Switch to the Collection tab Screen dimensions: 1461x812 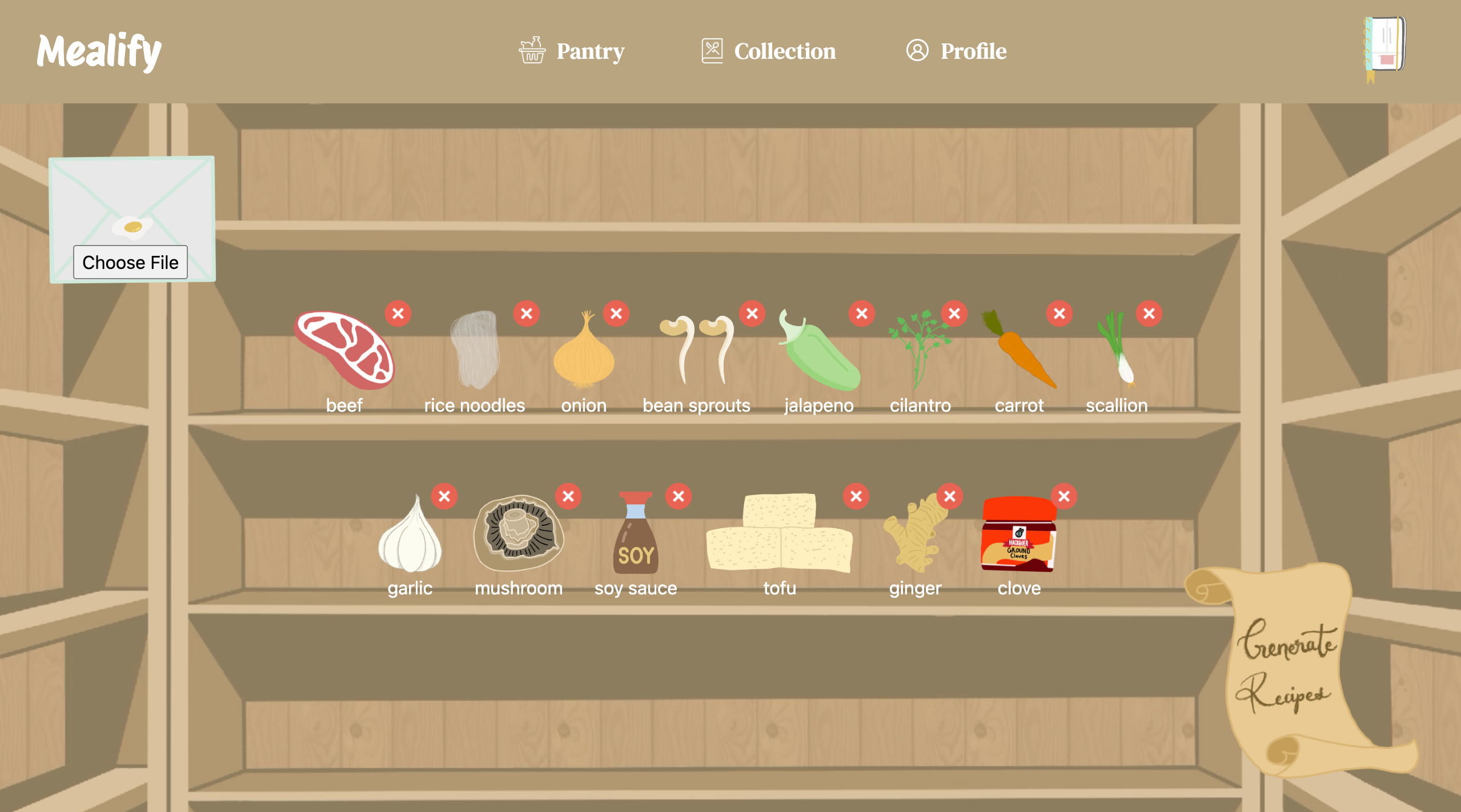coord(769,51)
